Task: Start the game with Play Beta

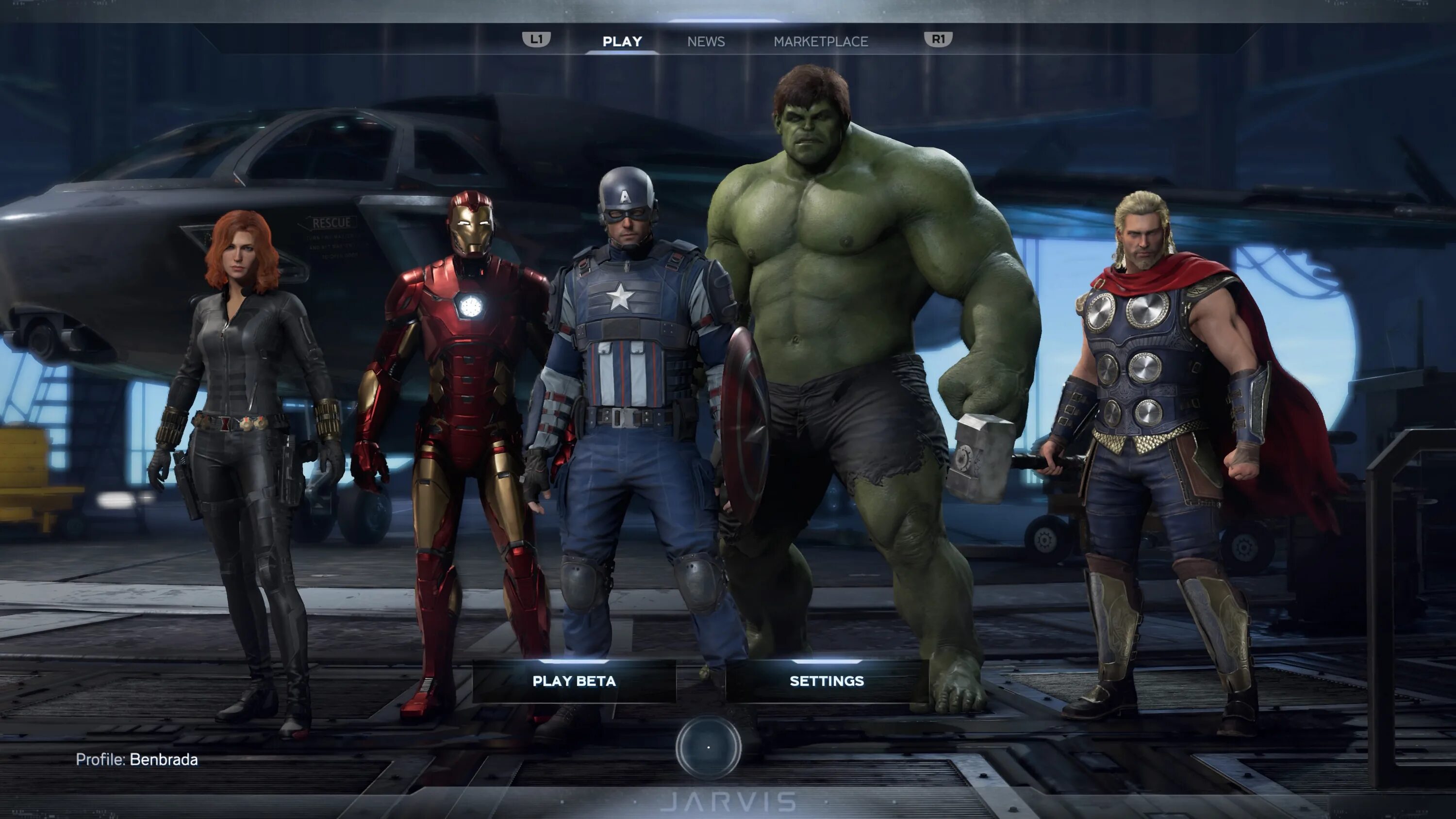Action: tap(574, 681)
